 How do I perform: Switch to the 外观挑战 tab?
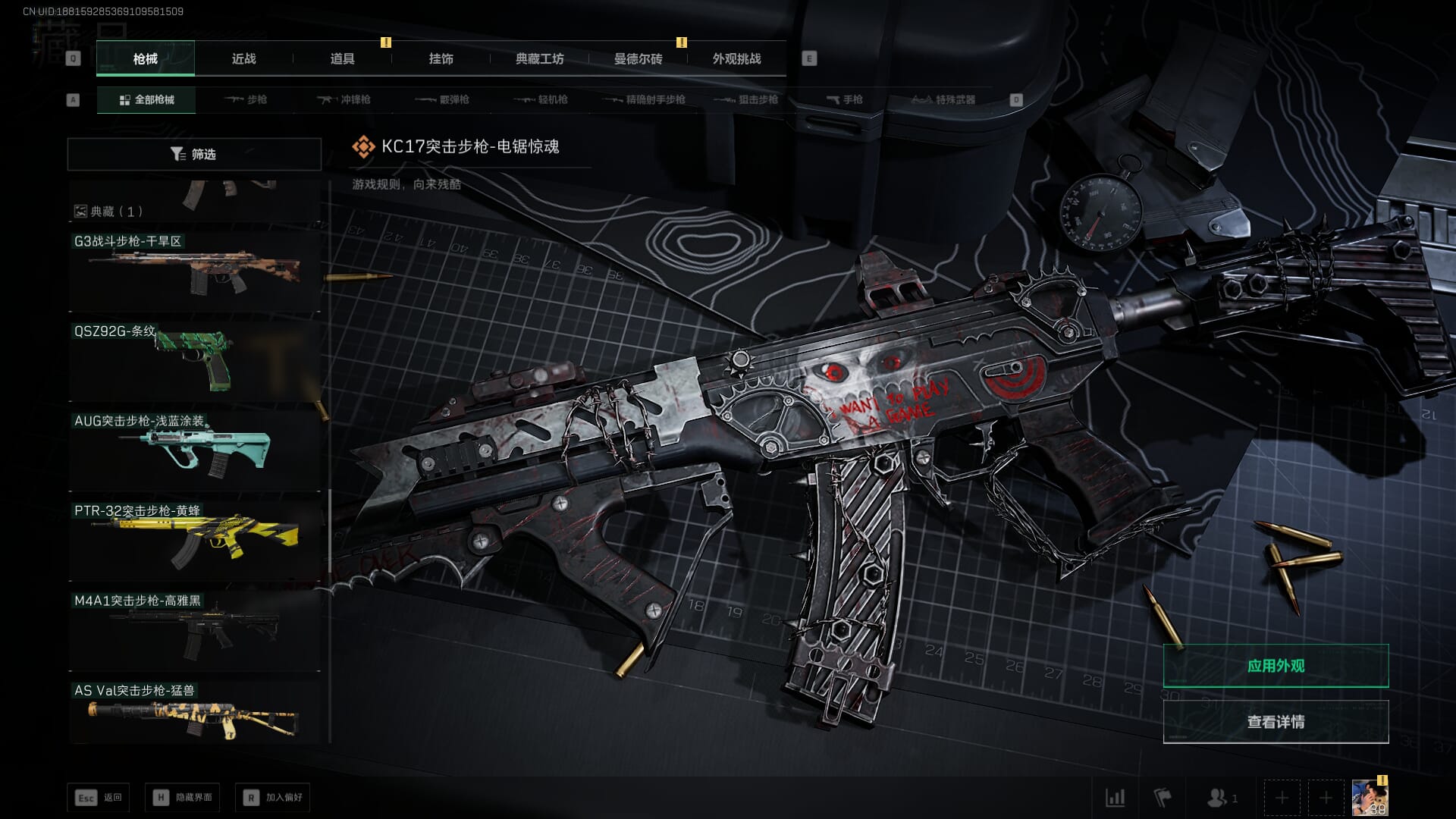736,58
